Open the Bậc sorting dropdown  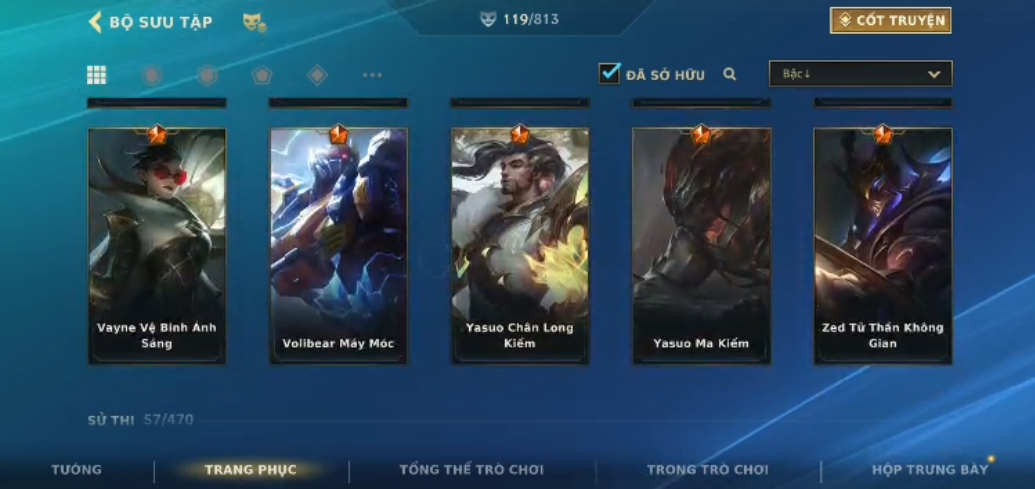tap(860, 74)
